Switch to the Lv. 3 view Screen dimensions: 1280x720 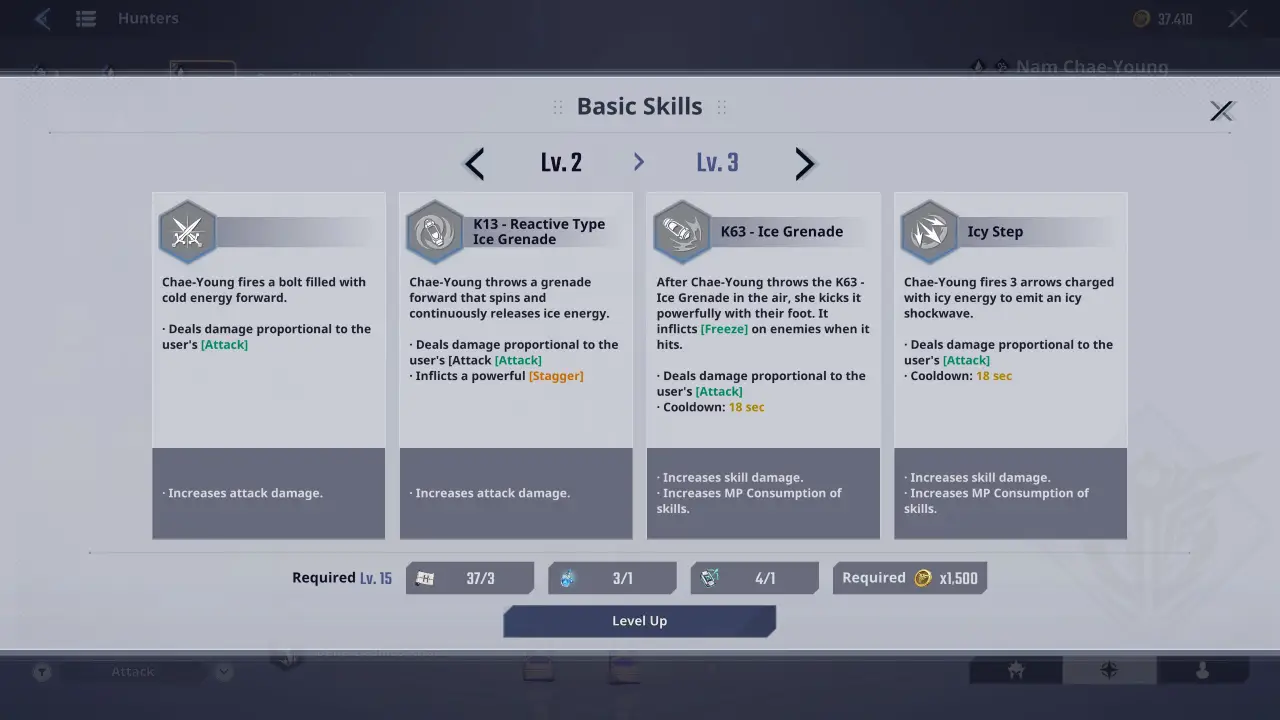(x=717, y=162)
